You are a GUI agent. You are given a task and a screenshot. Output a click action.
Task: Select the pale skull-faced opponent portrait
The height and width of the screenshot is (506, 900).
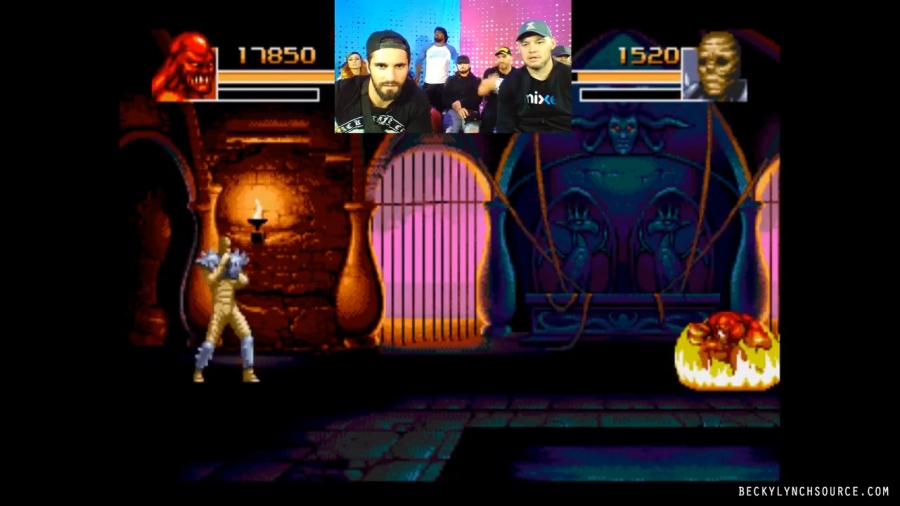pos(717,67)
